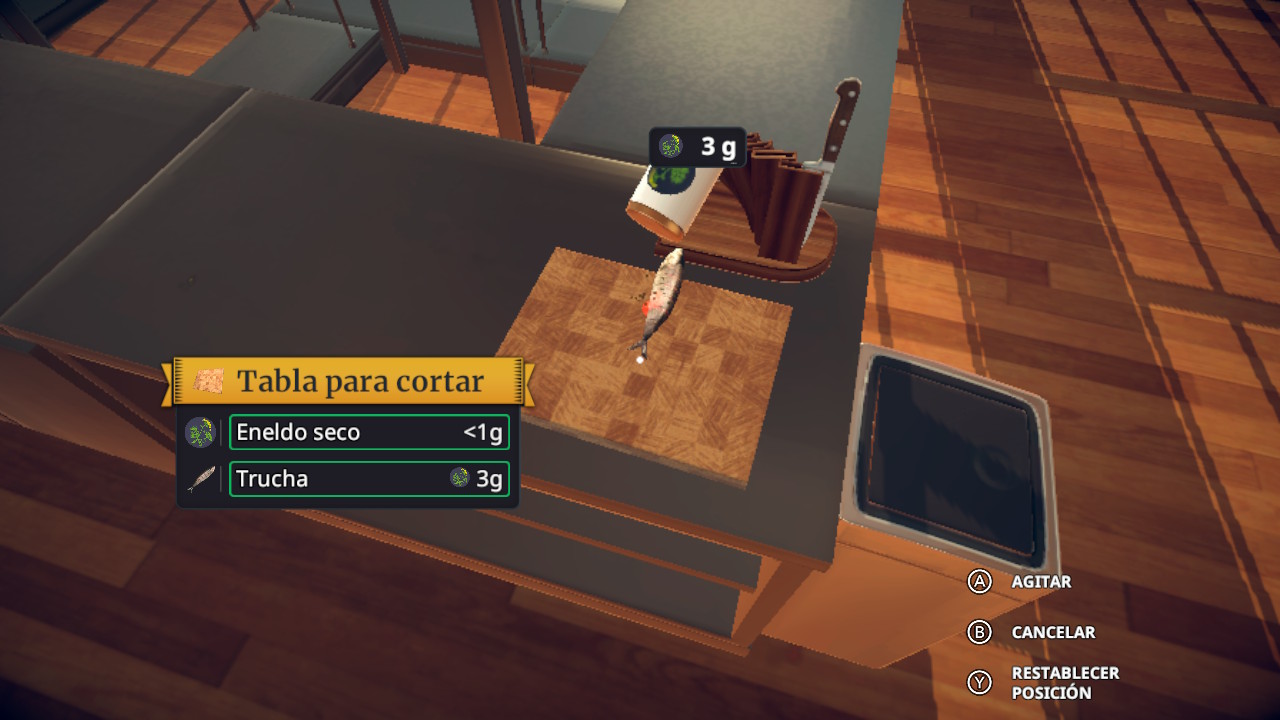Screen dimensions: 1280x720
Task: Click the Tabla para cortar header banner
Action: pos(348,381)
